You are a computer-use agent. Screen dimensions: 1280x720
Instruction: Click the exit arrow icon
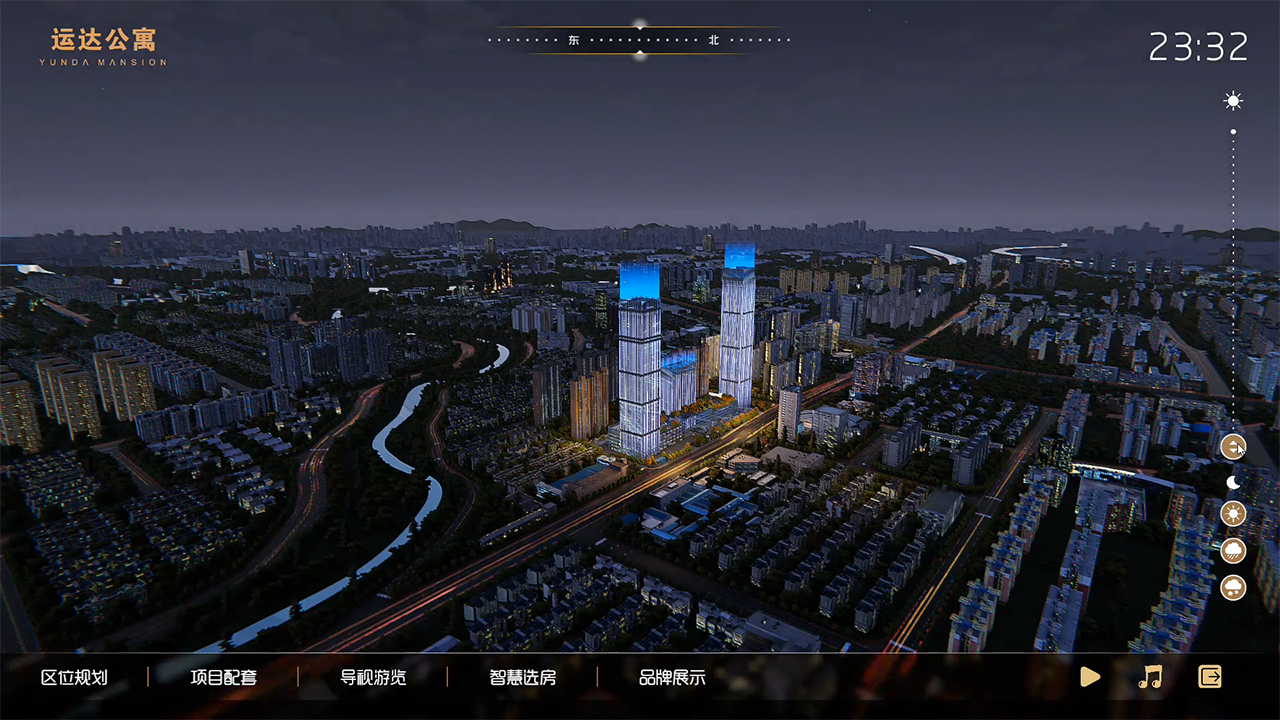pyautogui.click(x=1210, y=677)
